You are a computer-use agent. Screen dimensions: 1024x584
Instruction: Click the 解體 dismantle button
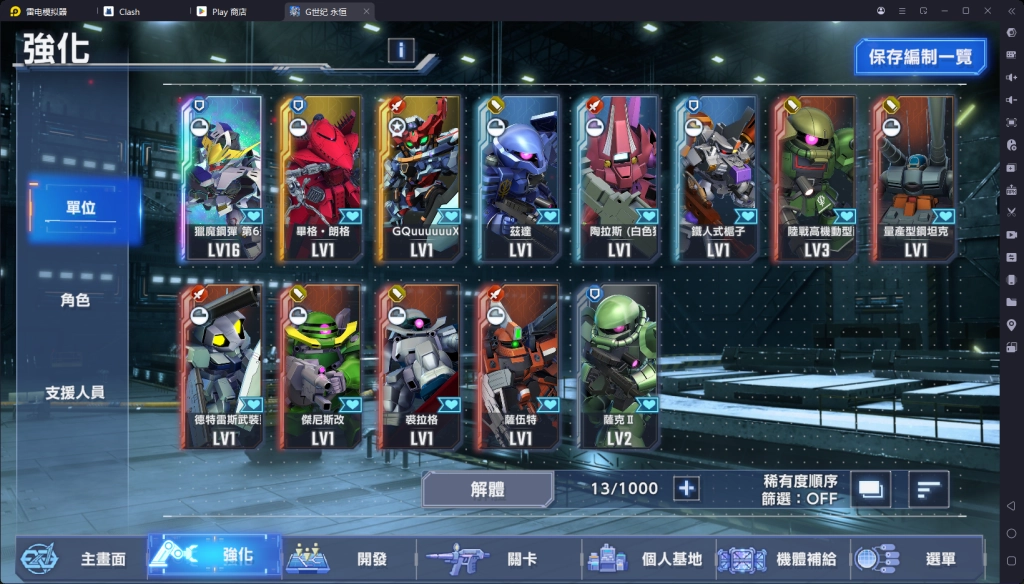tap(487, 489)
